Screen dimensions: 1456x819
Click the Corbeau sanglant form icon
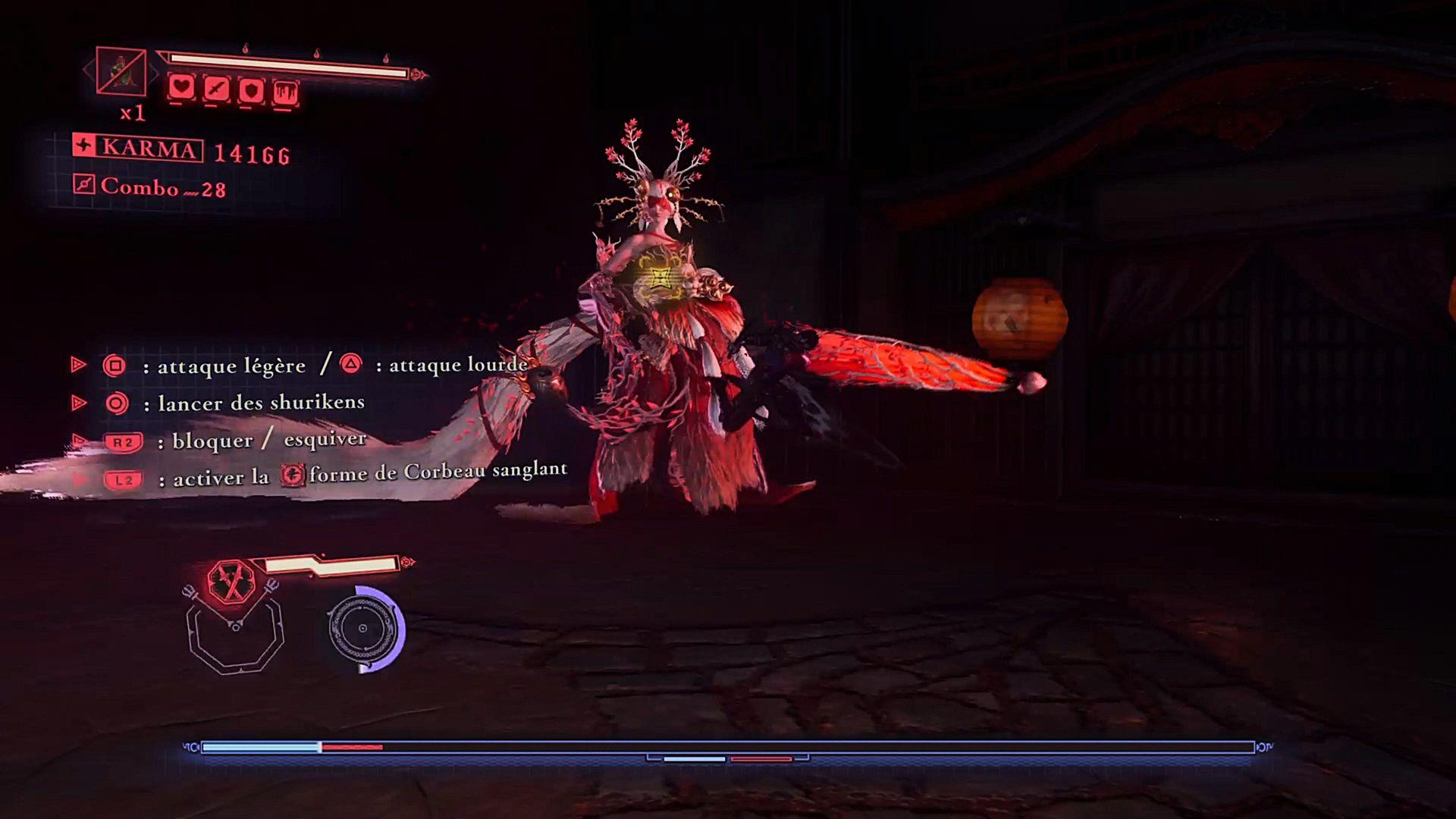pyautogui.click(x=293, y=475)
